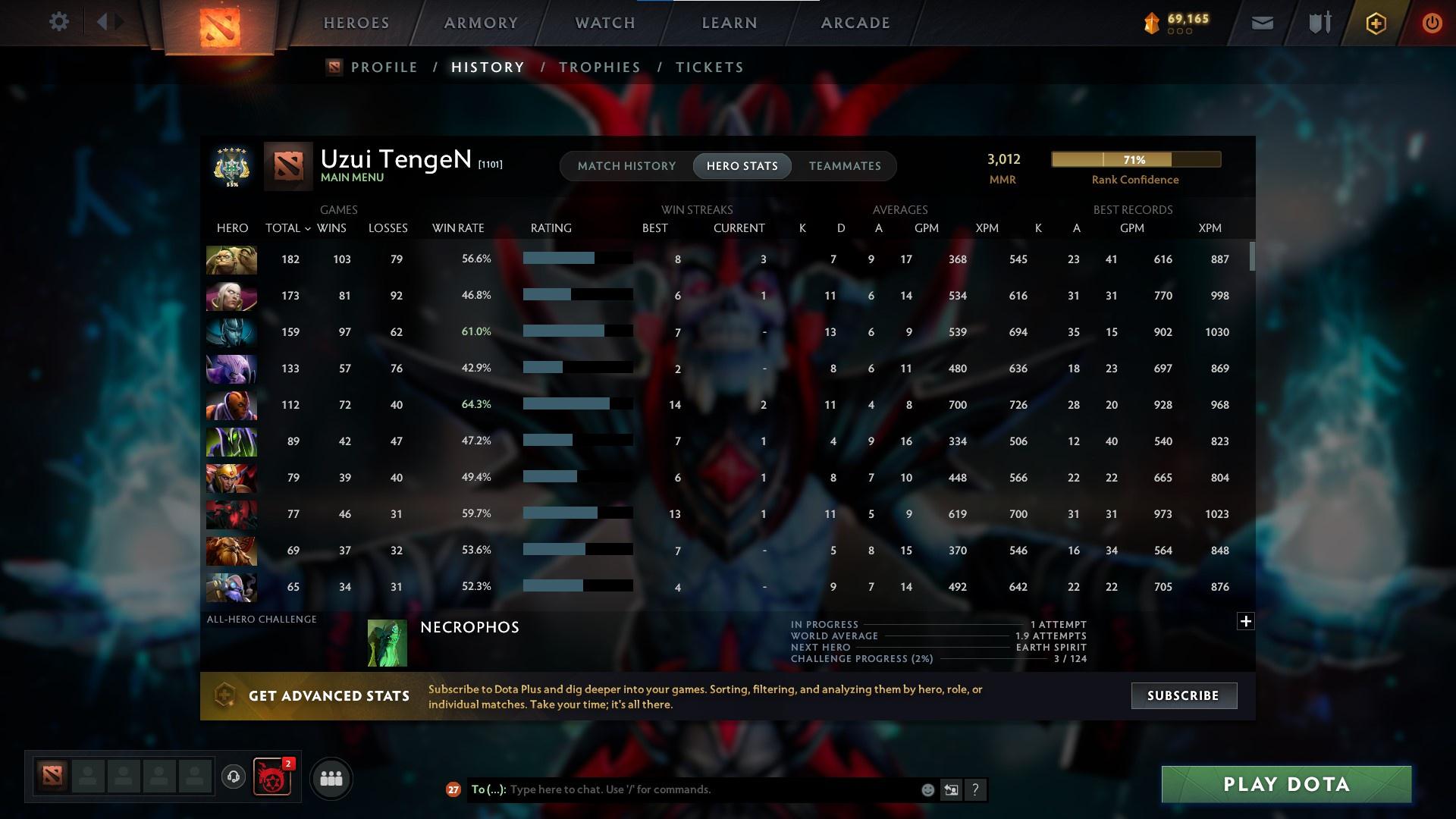Click the power button to exit Dota
The height and width of the screenshot is (819, 1456).
click(x=1432, y=23)
